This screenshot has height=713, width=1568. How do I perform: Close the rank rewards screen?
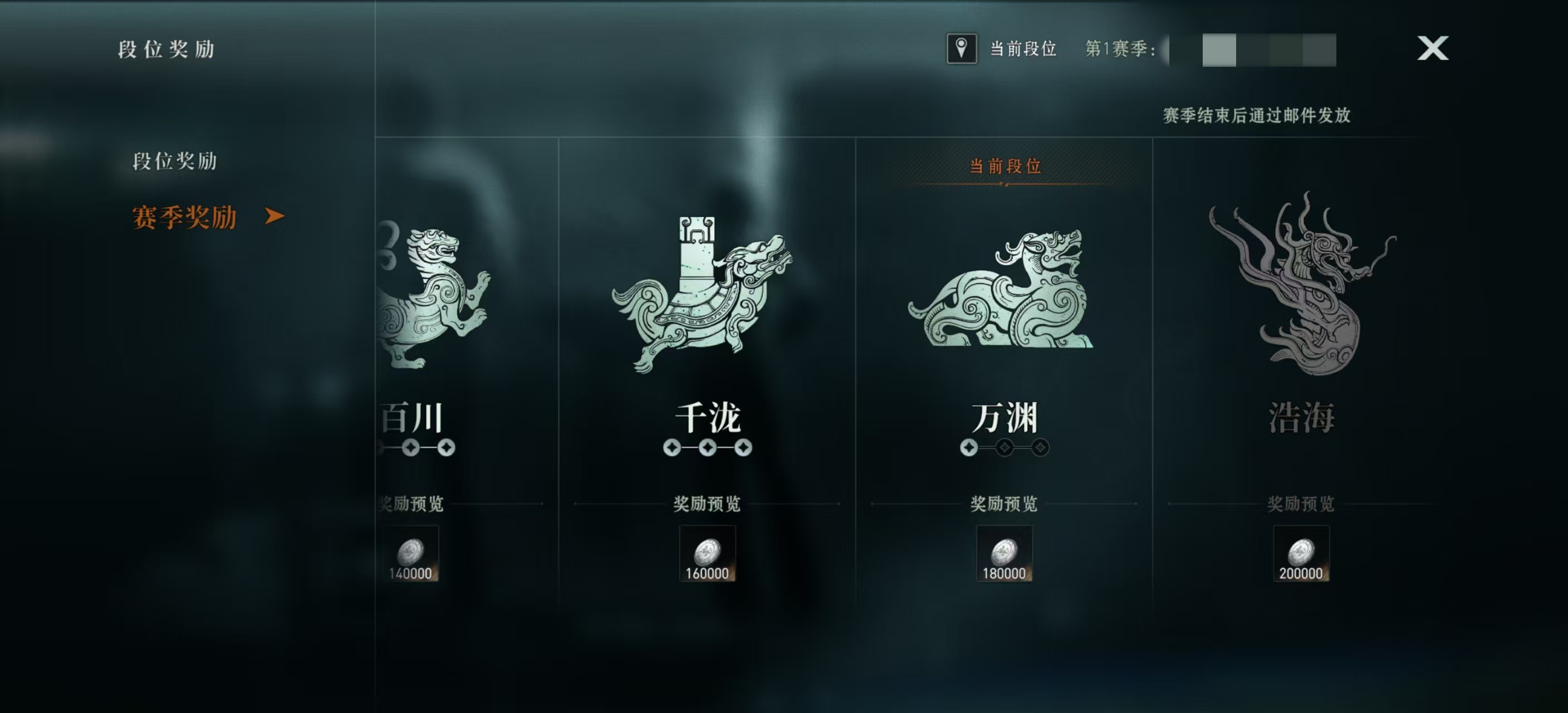tap(1432, 48)
